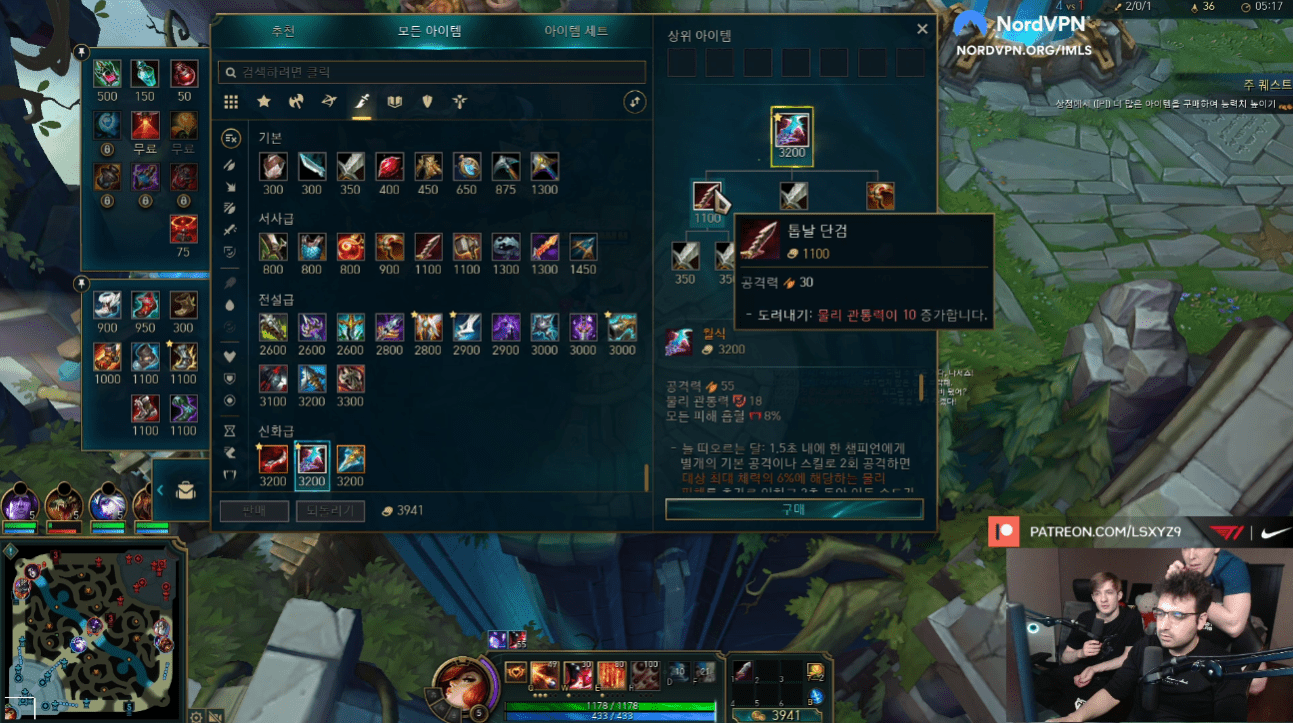Screen dimensions: 1293x723
Task: Select the 3200 item atop the build tree
Action: point(792,131)
